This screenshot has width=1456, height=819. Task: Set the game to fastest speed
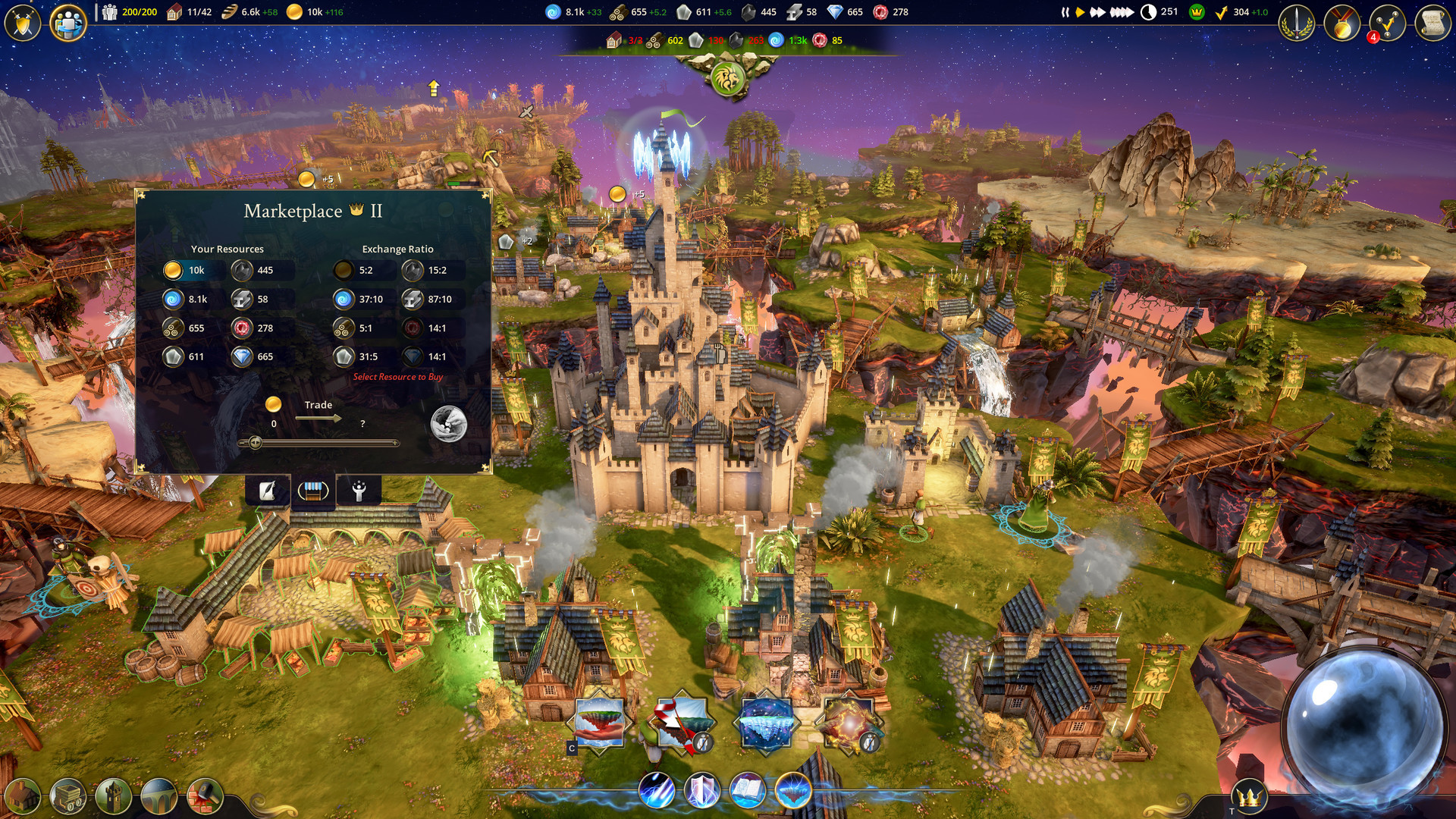tap(1122, 12)
